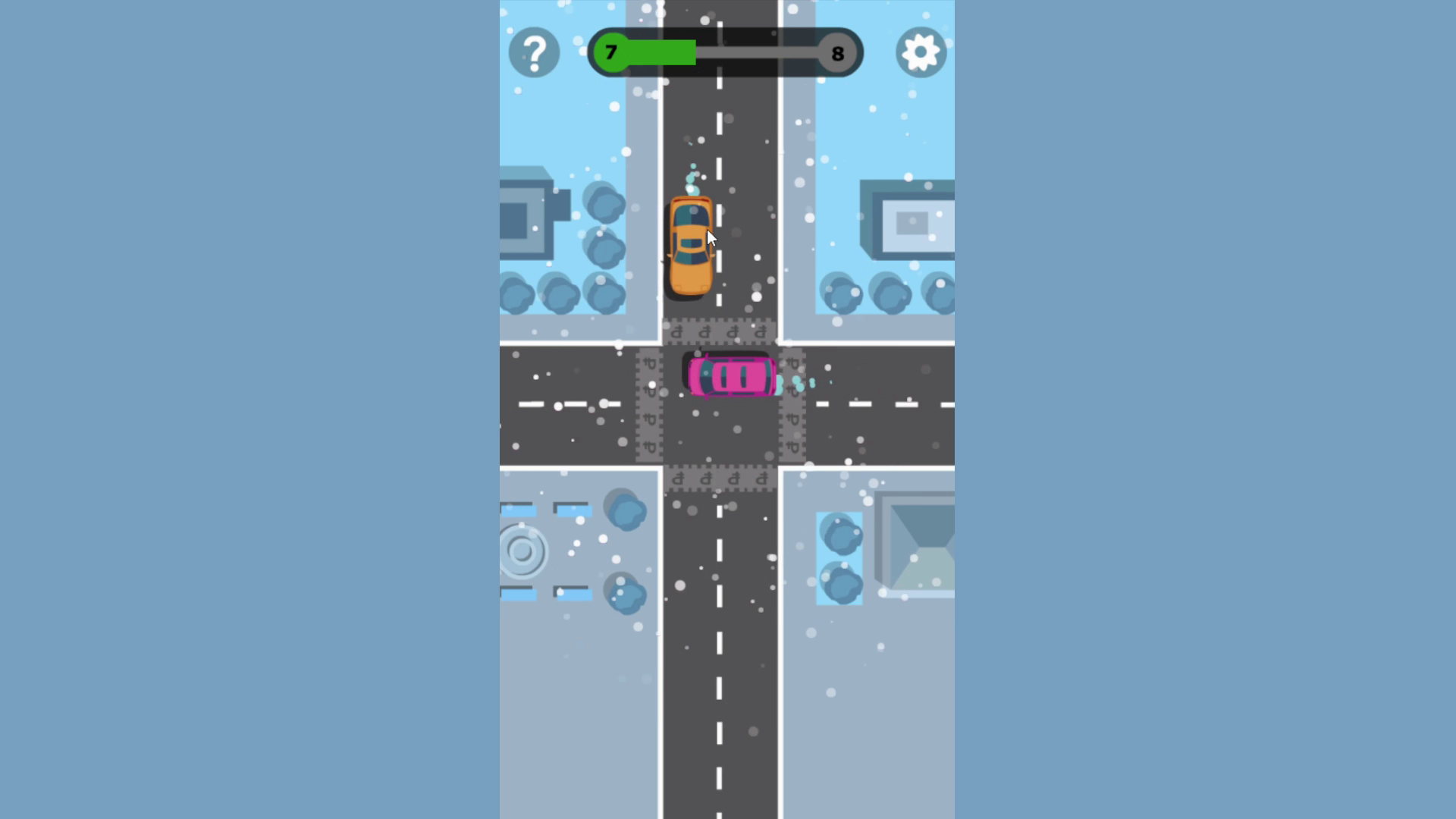Tap the building with skylight at bottom-right
The width and height of the screenshot is (1456, 819).
pos(918,538)
